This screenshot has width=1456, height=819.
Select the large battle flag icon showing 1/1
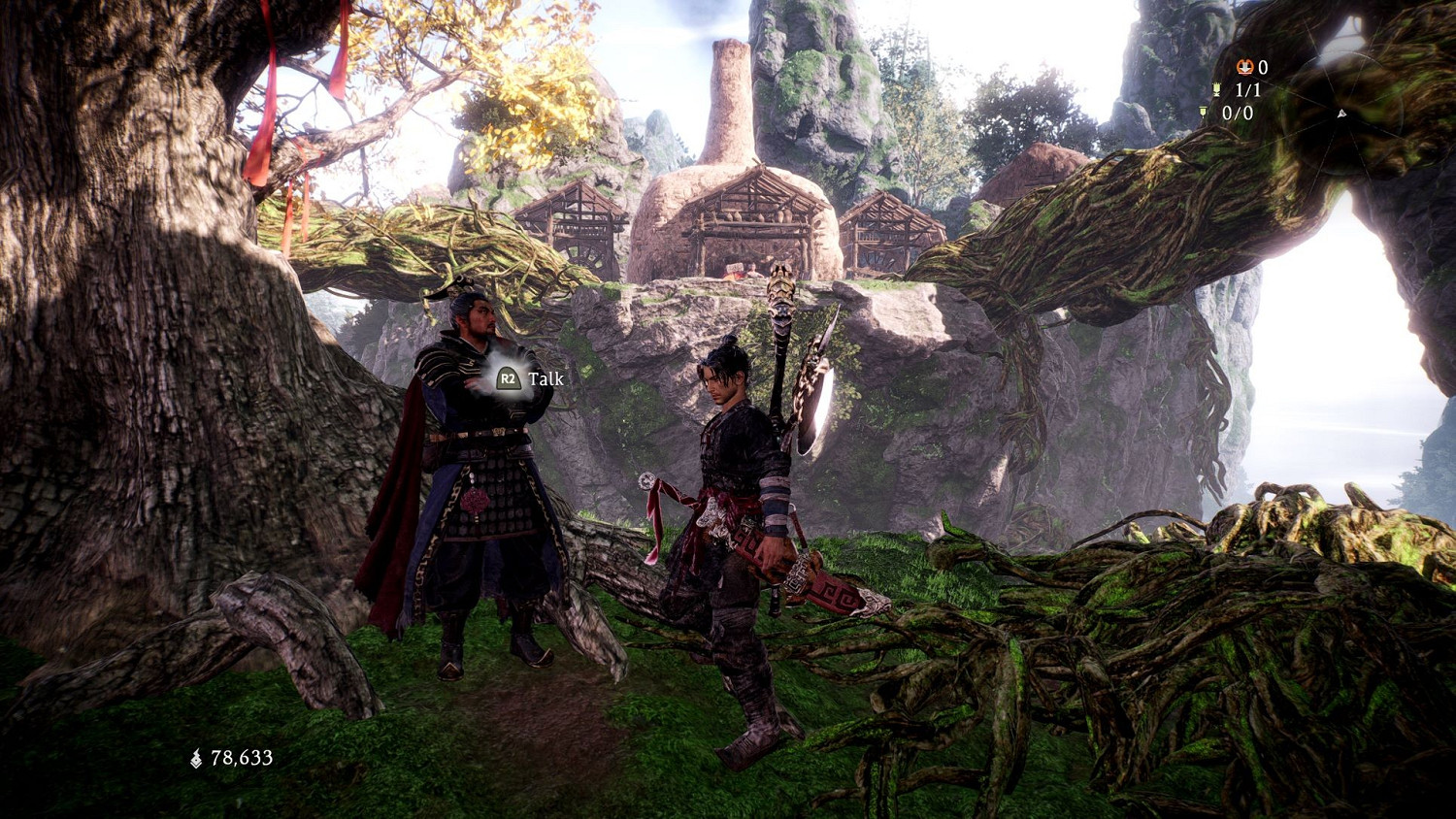(x=1216, y=89)
